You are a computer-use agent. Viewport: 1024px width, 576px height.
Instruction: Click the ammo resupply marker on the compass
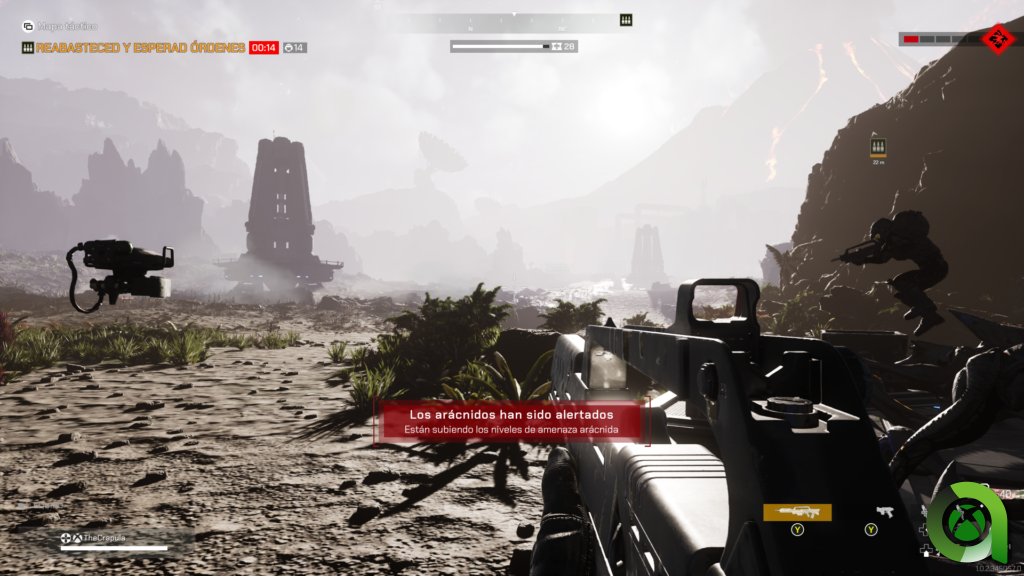click(626, 20)
